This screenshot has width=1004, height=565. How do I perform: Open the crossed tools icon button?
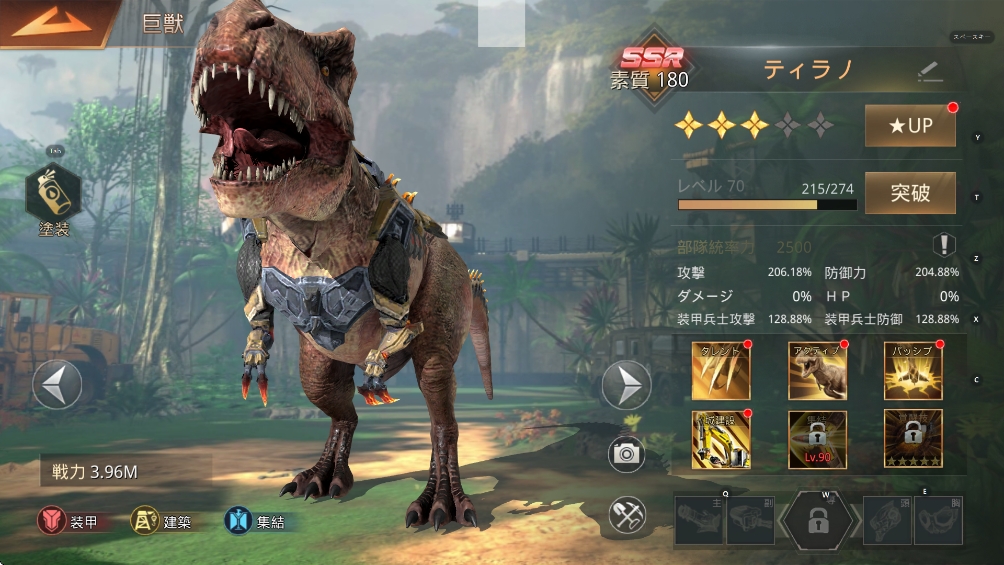click(x=627, y=516)
